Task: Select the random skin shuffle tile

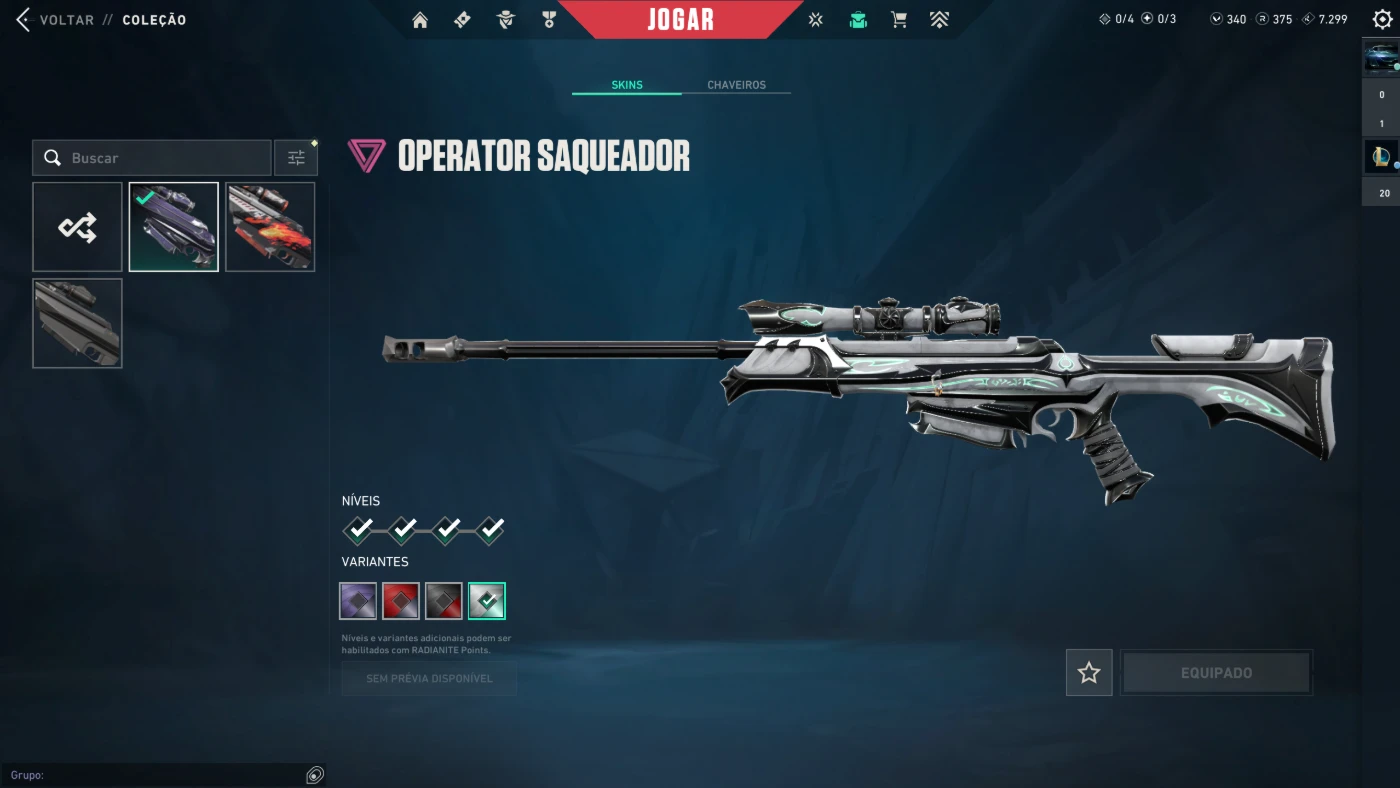Action: (77, 227)
